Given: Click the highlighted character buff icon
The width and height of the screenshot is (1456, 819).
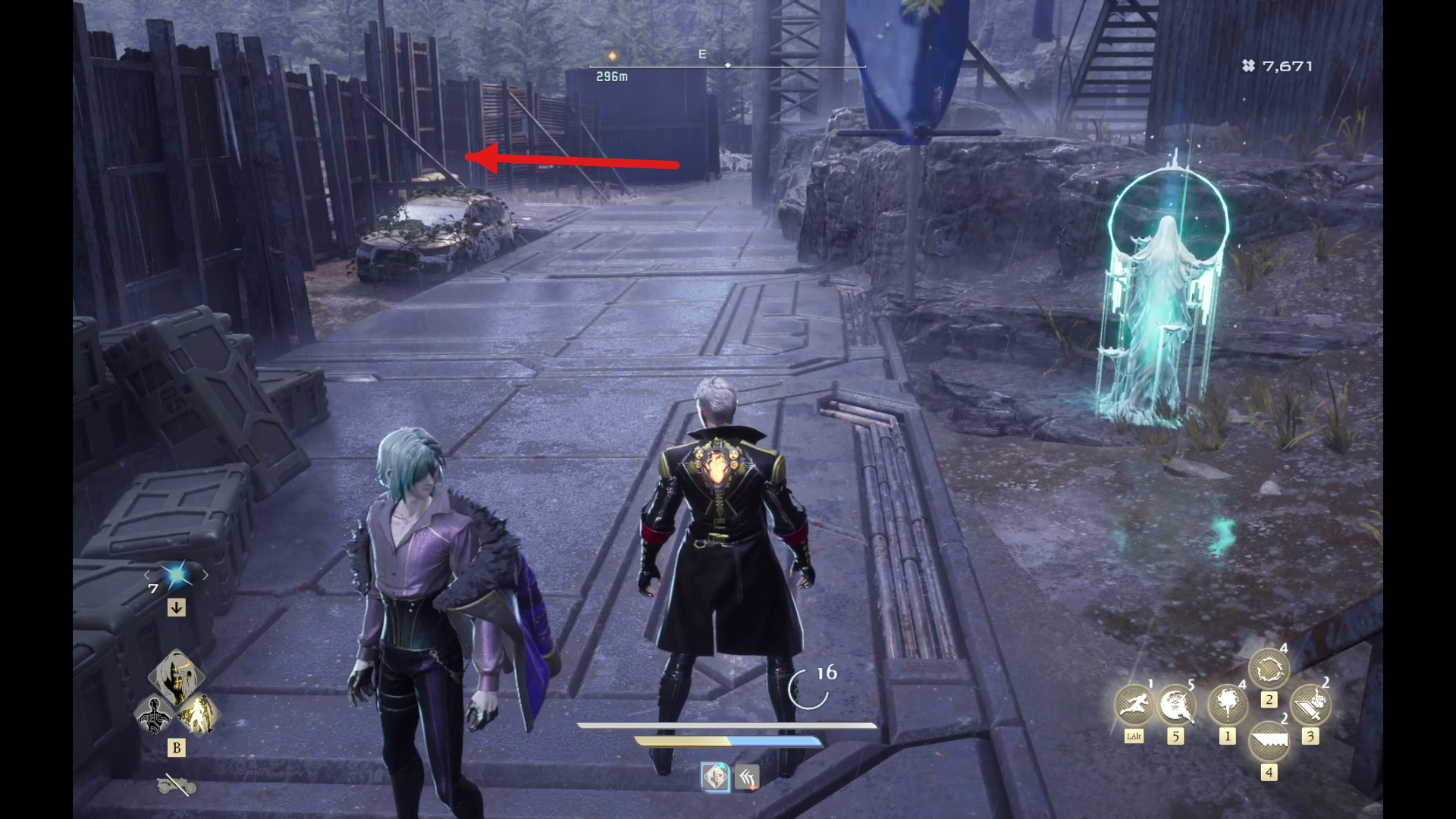Looking at the screenshot, I should [x=715, y=777].
